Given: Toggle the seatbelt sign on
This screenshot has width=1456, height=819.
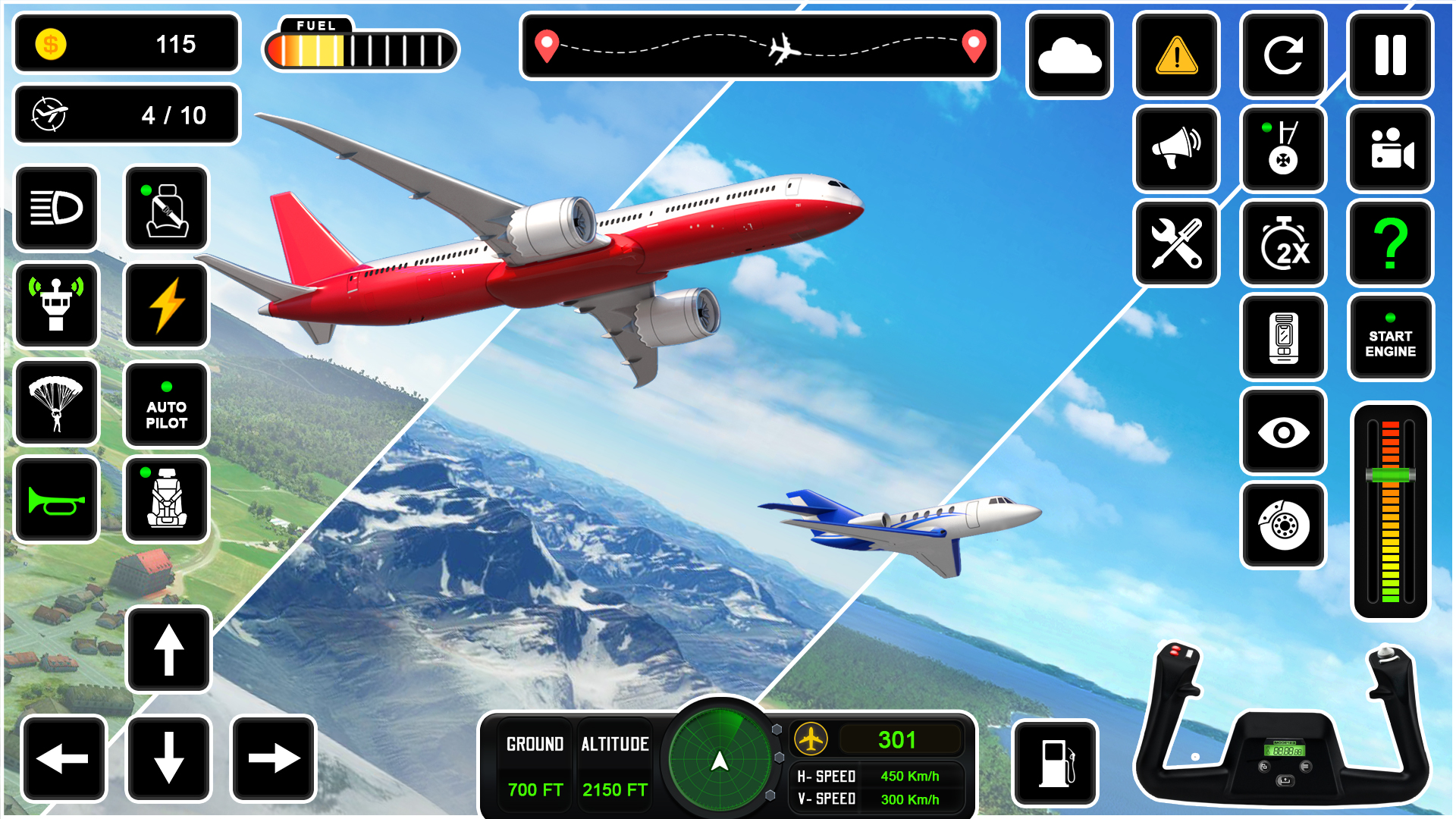Looking at the screenshot, I should pos(166,209).
